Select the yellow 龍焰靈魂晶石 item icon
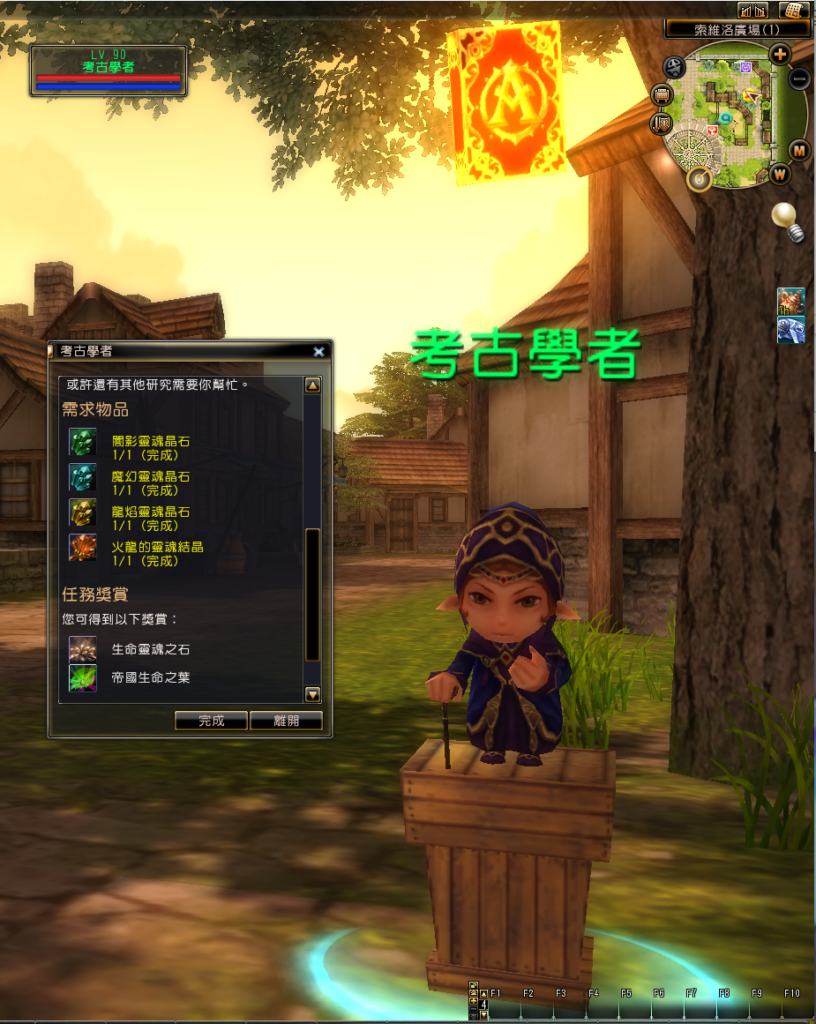The height and width of the screenshot is (1024, 816). pyautogui.click(x=82, y=513)
